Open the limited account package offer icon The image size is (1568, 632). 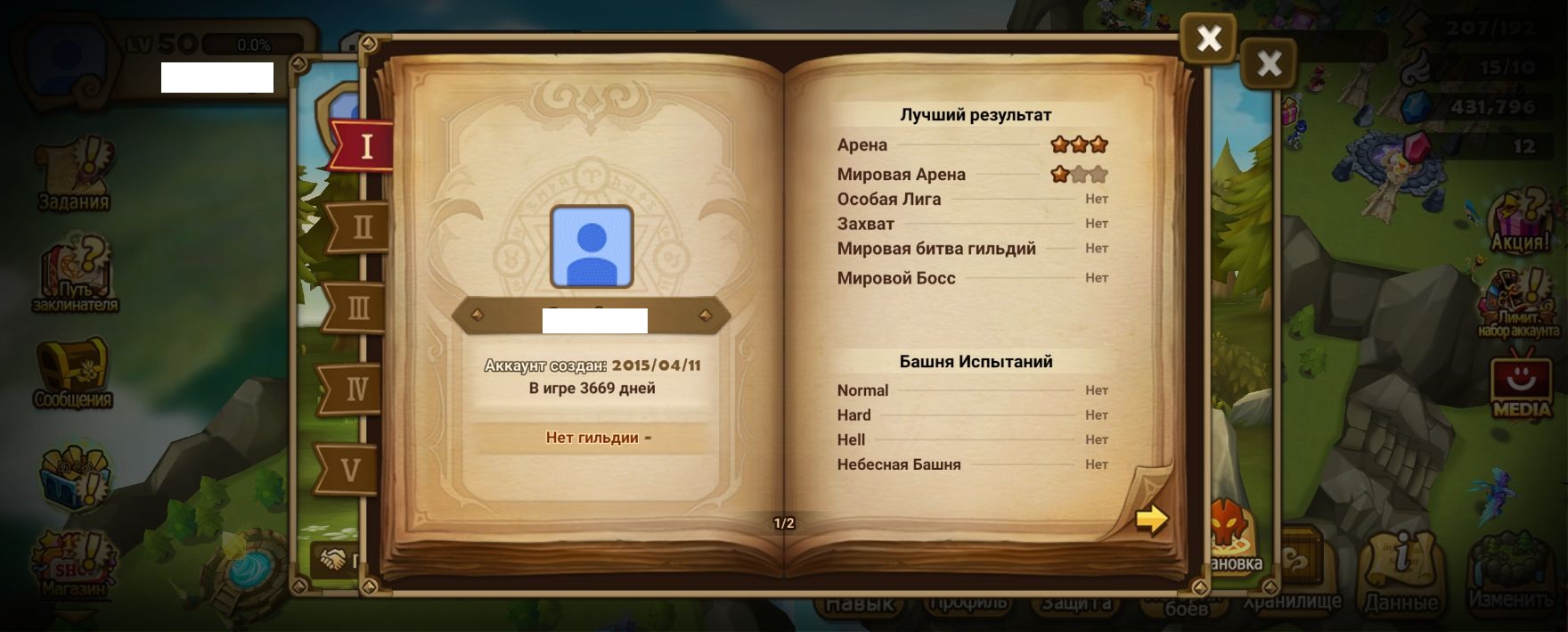coord(1520,305)
